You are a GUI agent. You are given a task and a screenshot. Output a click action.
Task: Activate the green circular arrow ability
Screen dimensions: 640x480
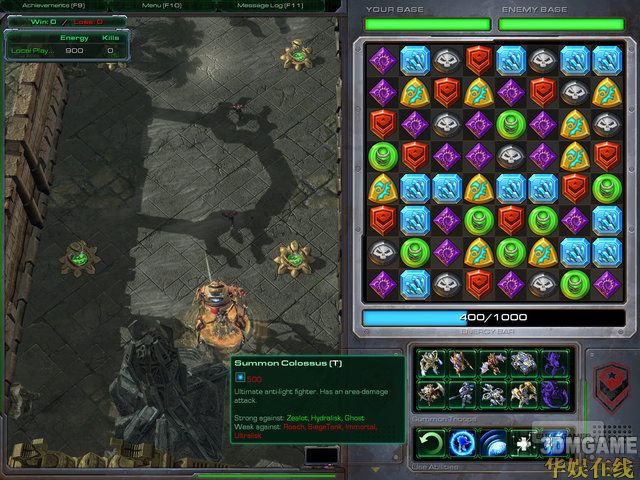(x=430, y=442)
